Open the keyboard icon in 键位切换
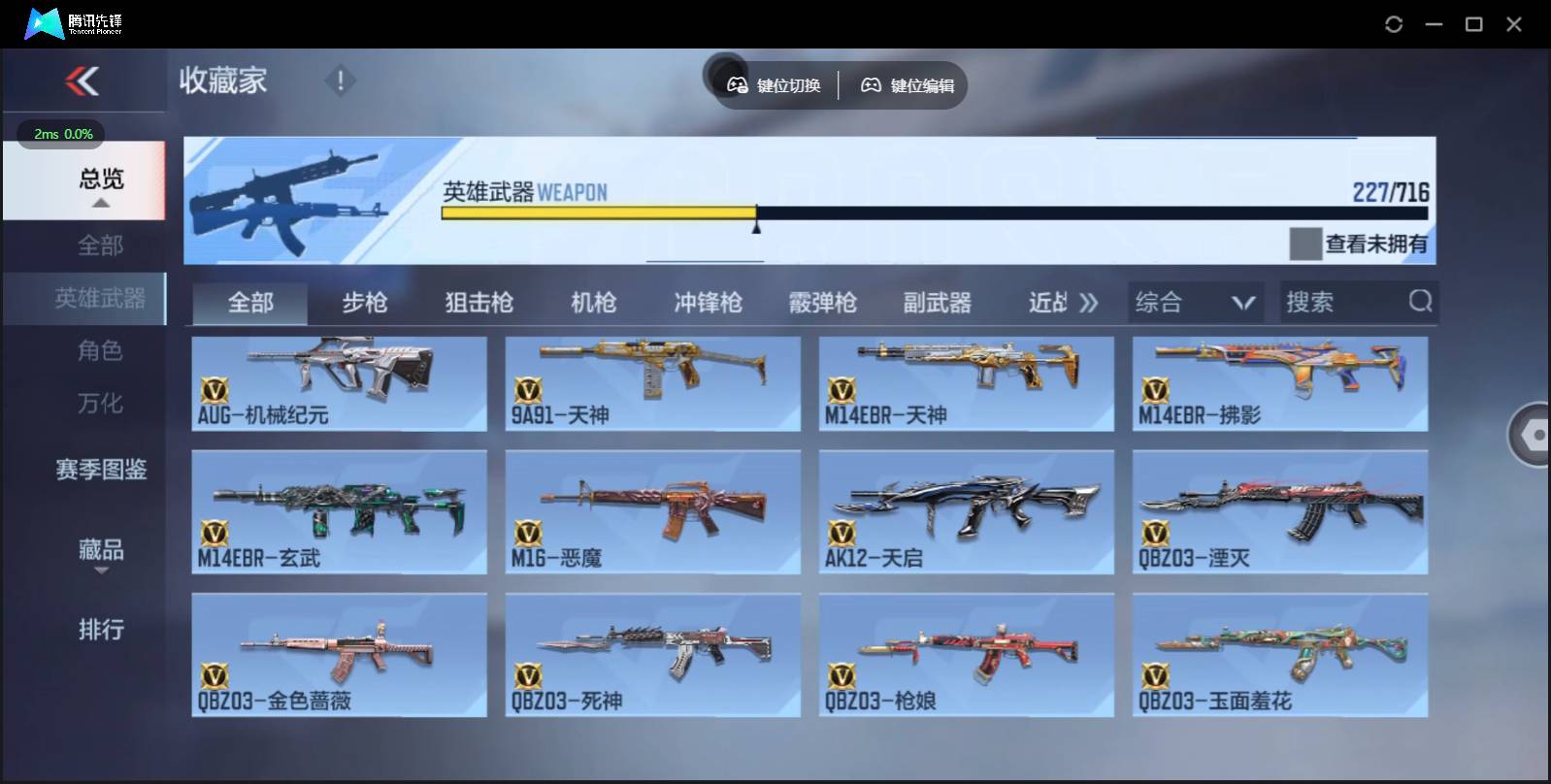 tap(735, 84)
